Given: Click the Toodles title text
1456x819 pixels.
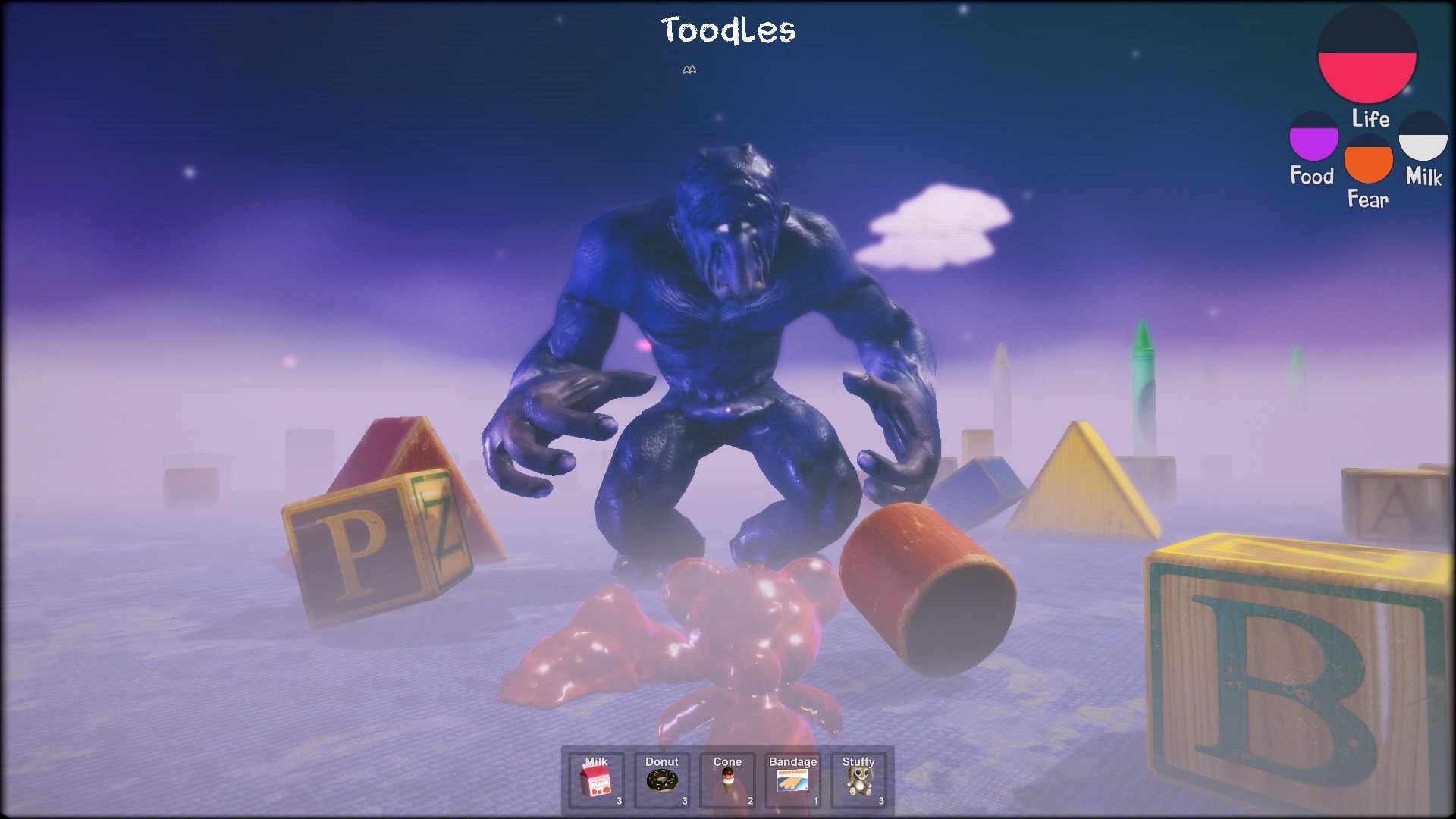Looking at the screenshot, I should point(728,31).
